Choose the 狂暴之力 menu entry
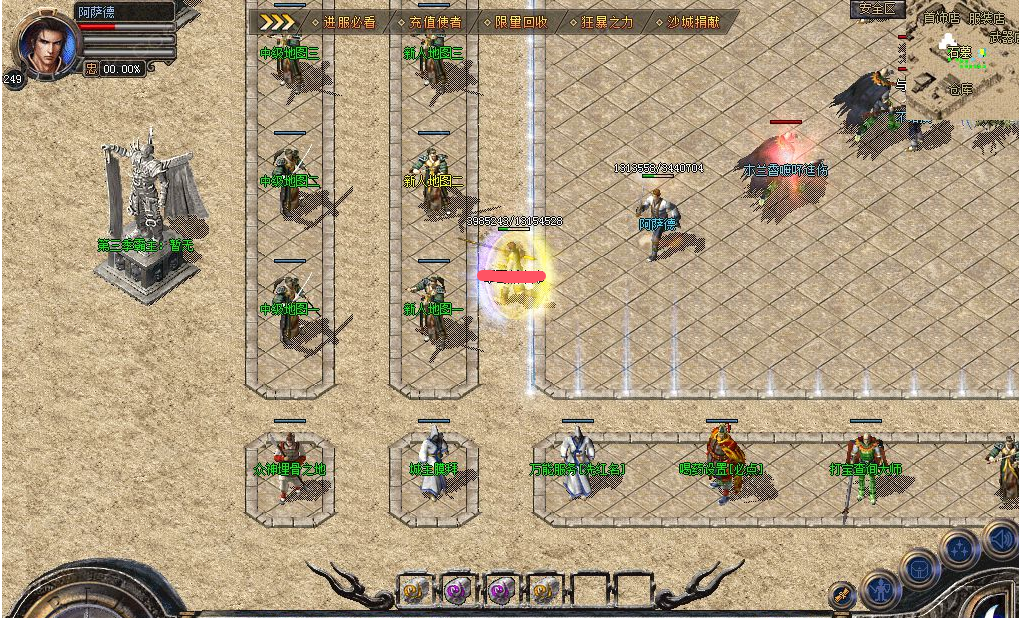 pyautogui.click(x=606, y=21)
